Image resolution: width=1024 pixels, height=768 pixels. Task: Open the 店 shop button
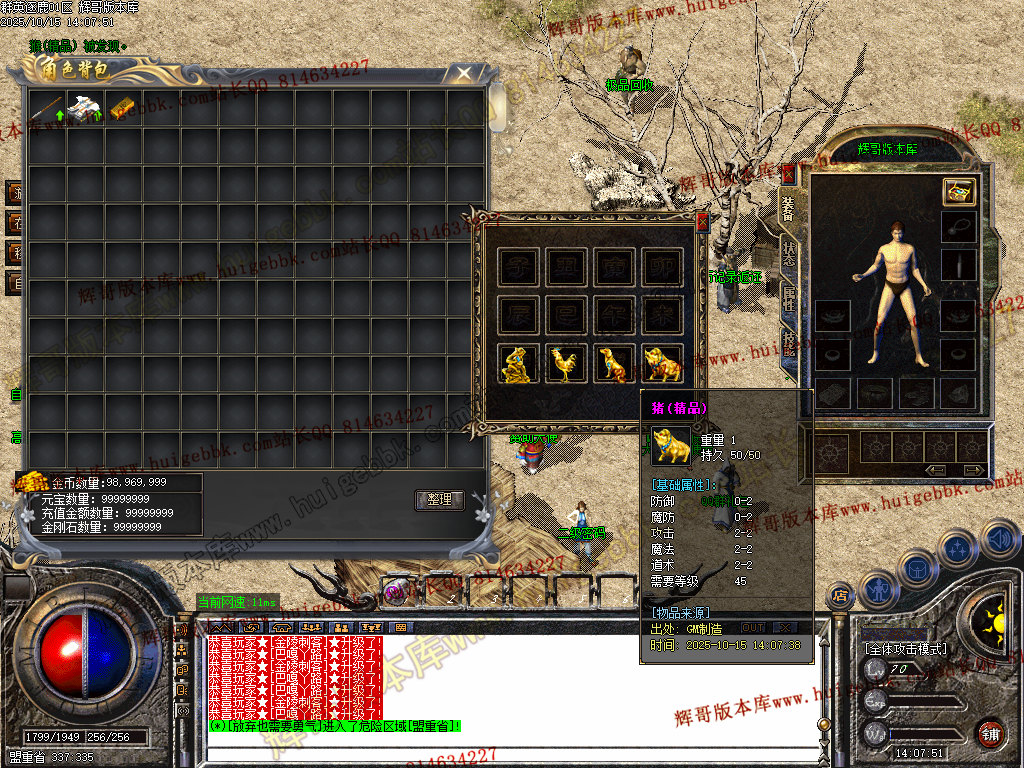point(840,597)
